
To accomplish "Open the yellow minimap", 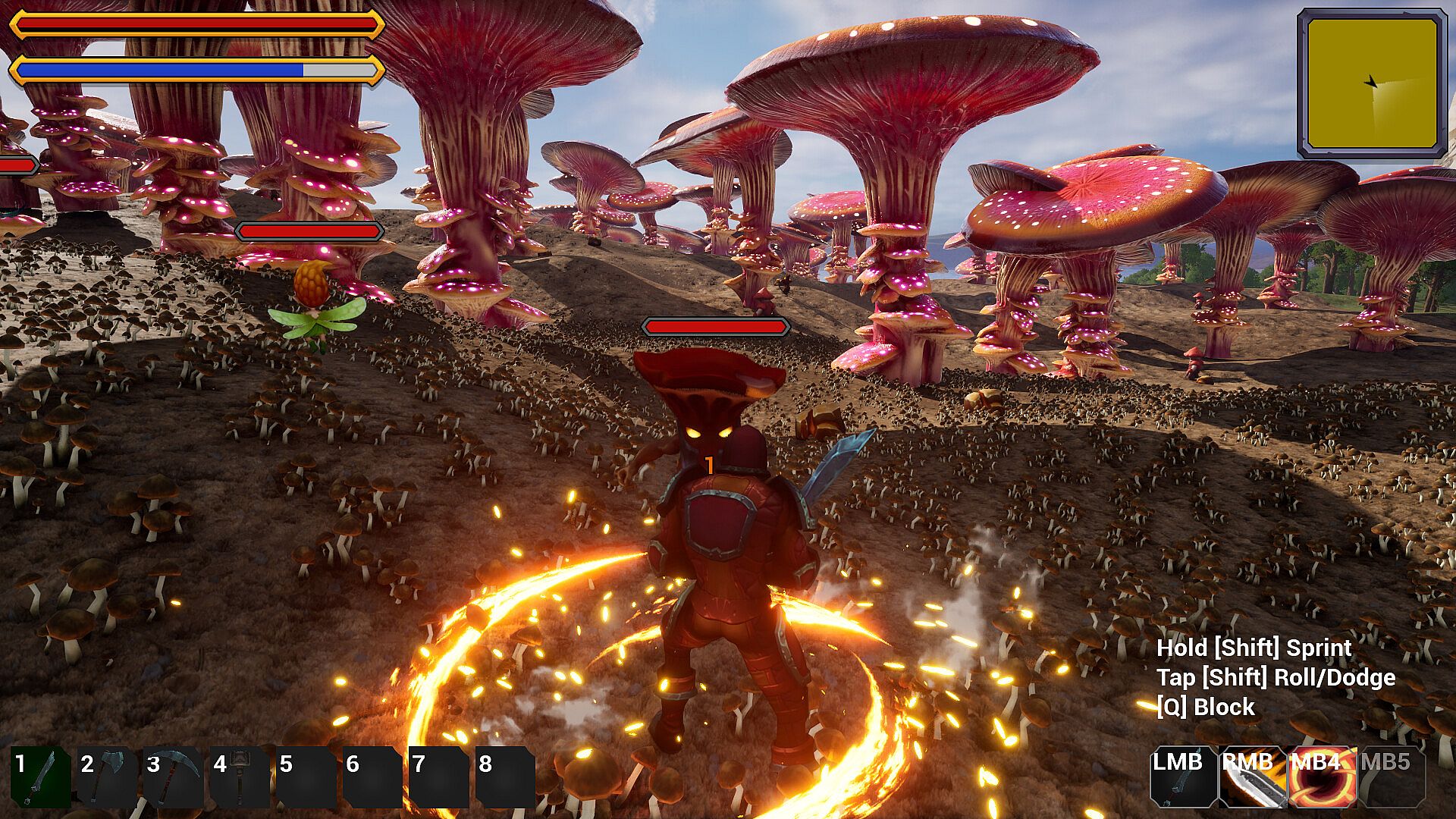I will coord(1372,83).
